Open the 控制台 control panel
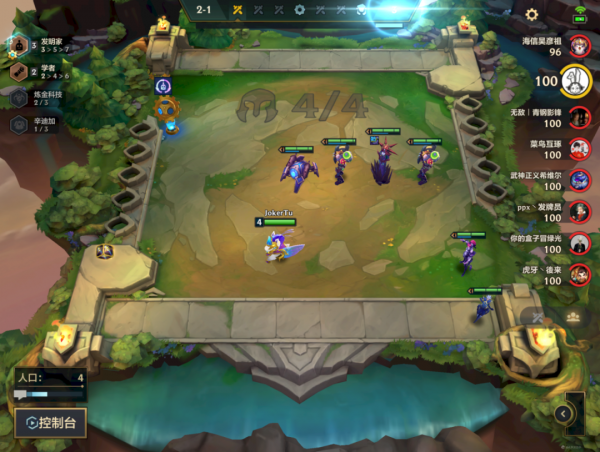This screenshot has height=452, width=600. [x=50, y=423]
